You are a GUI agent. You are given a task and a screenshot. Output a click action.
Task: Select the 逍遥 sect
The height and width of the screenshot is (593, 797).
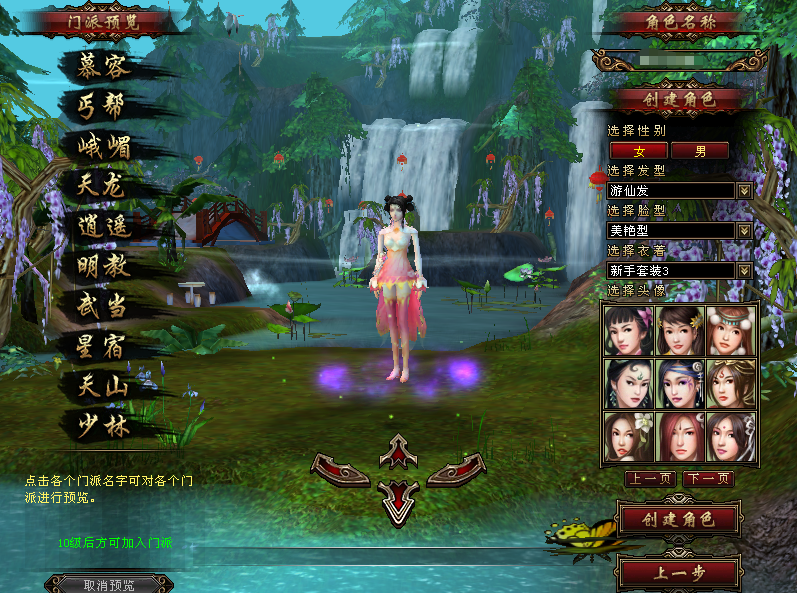pos(105,227)
